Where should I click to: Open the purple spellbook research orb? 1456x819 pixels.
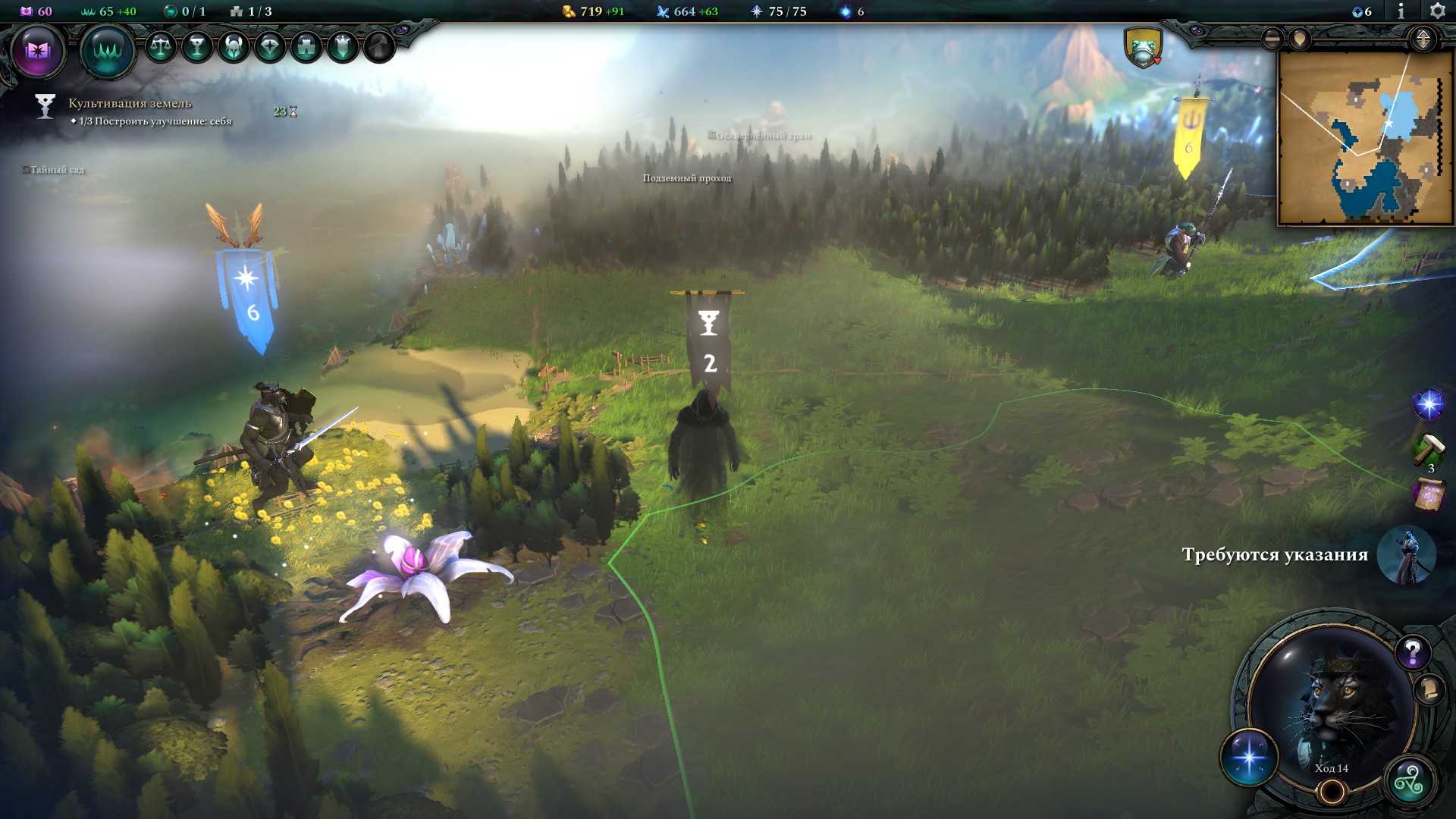coord(37,51)
